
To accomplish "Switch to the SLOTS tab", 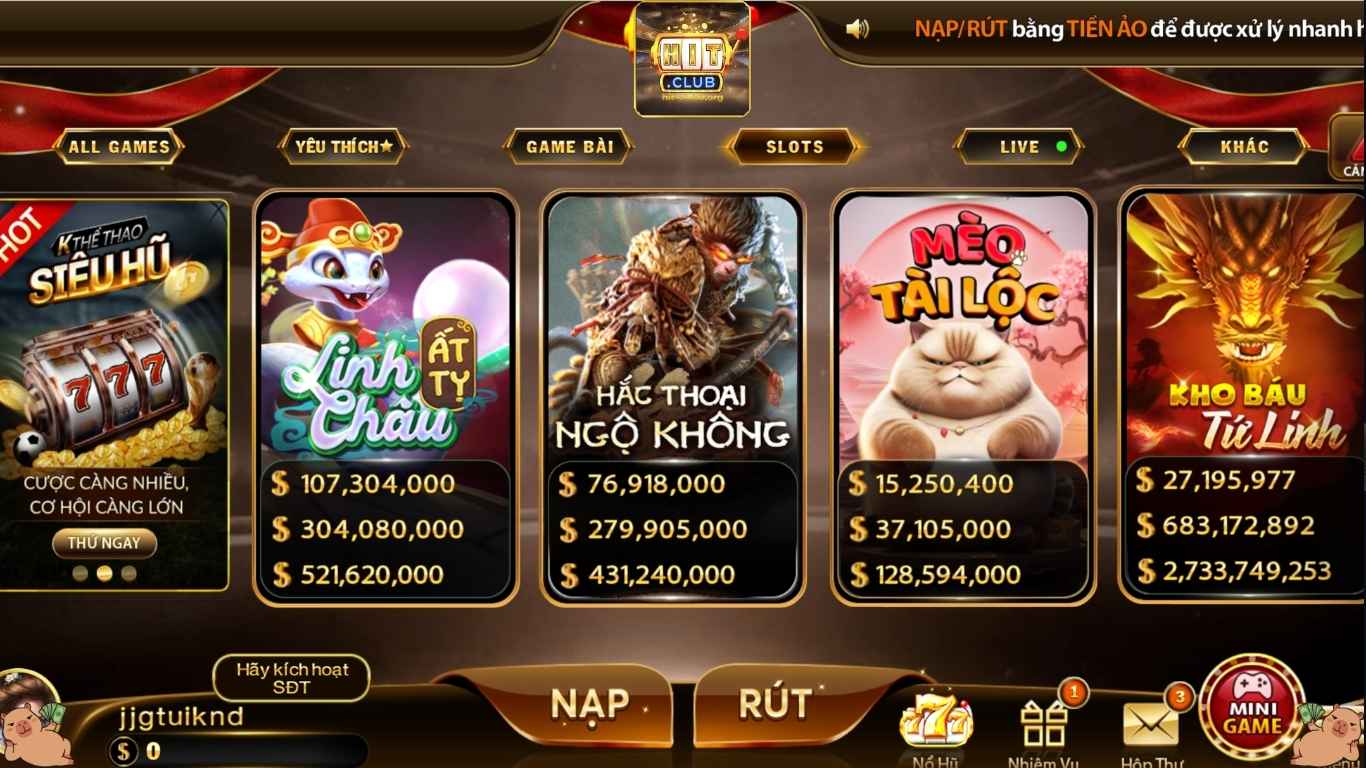I will click(793, 147).
